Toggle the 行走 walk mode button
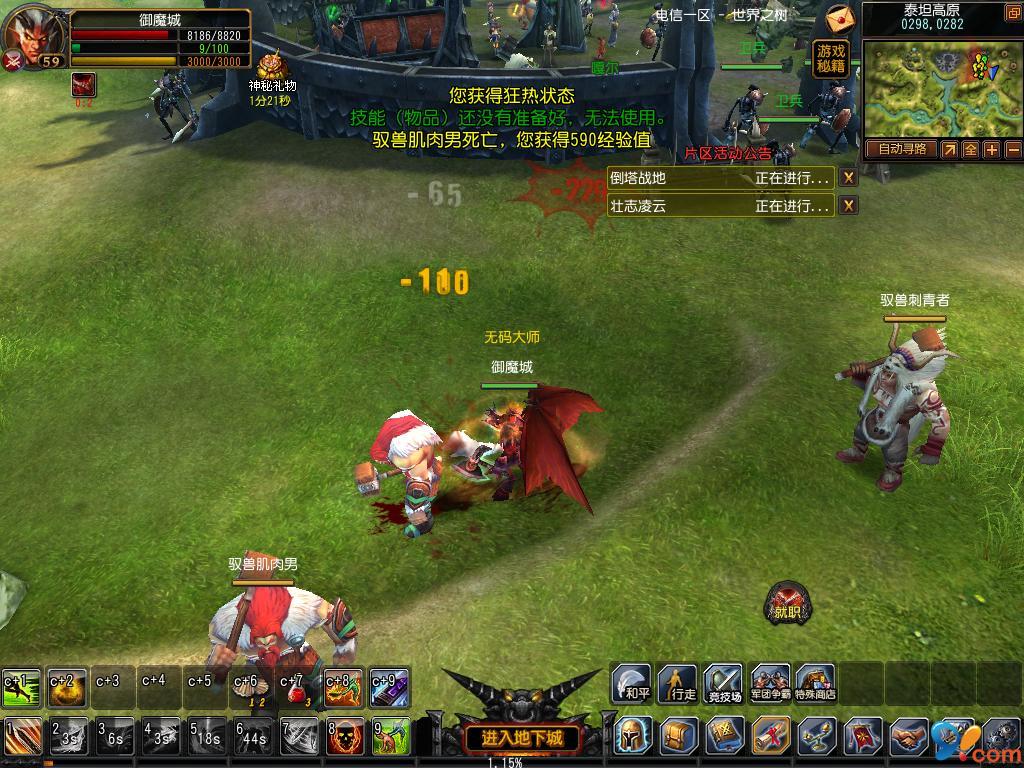This screenshot has width=1024, height=768. [679, 683]
